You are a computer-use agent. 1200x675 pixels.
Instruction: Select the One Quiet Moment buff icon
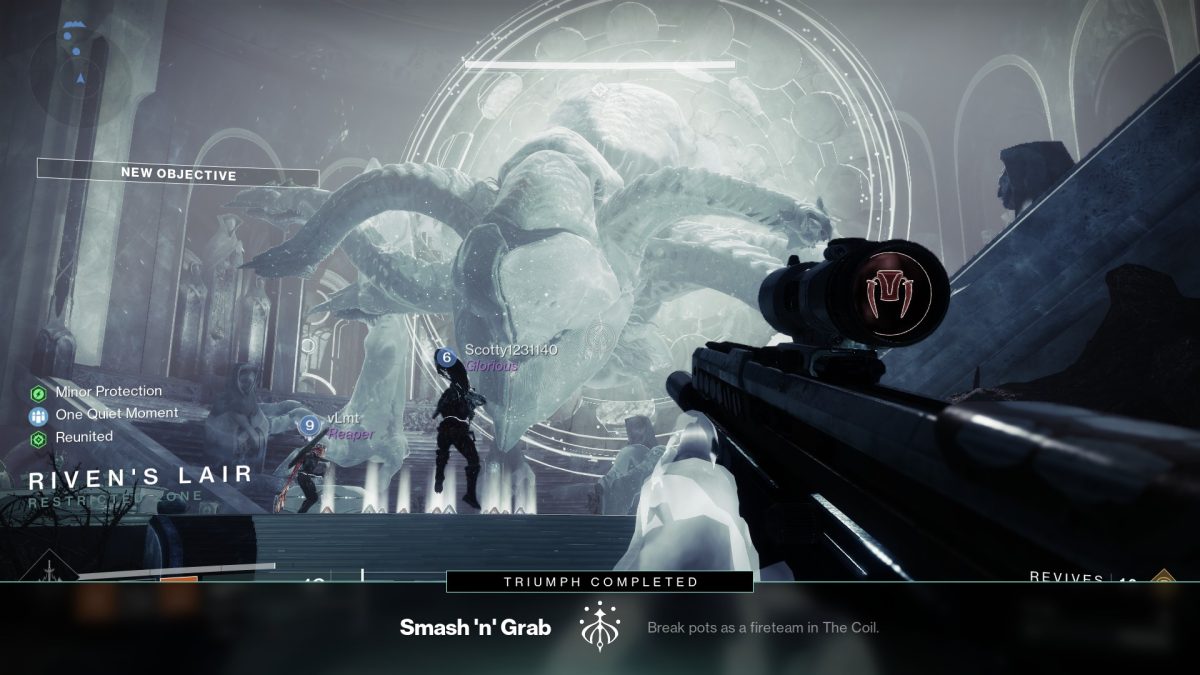coord(39,414)
